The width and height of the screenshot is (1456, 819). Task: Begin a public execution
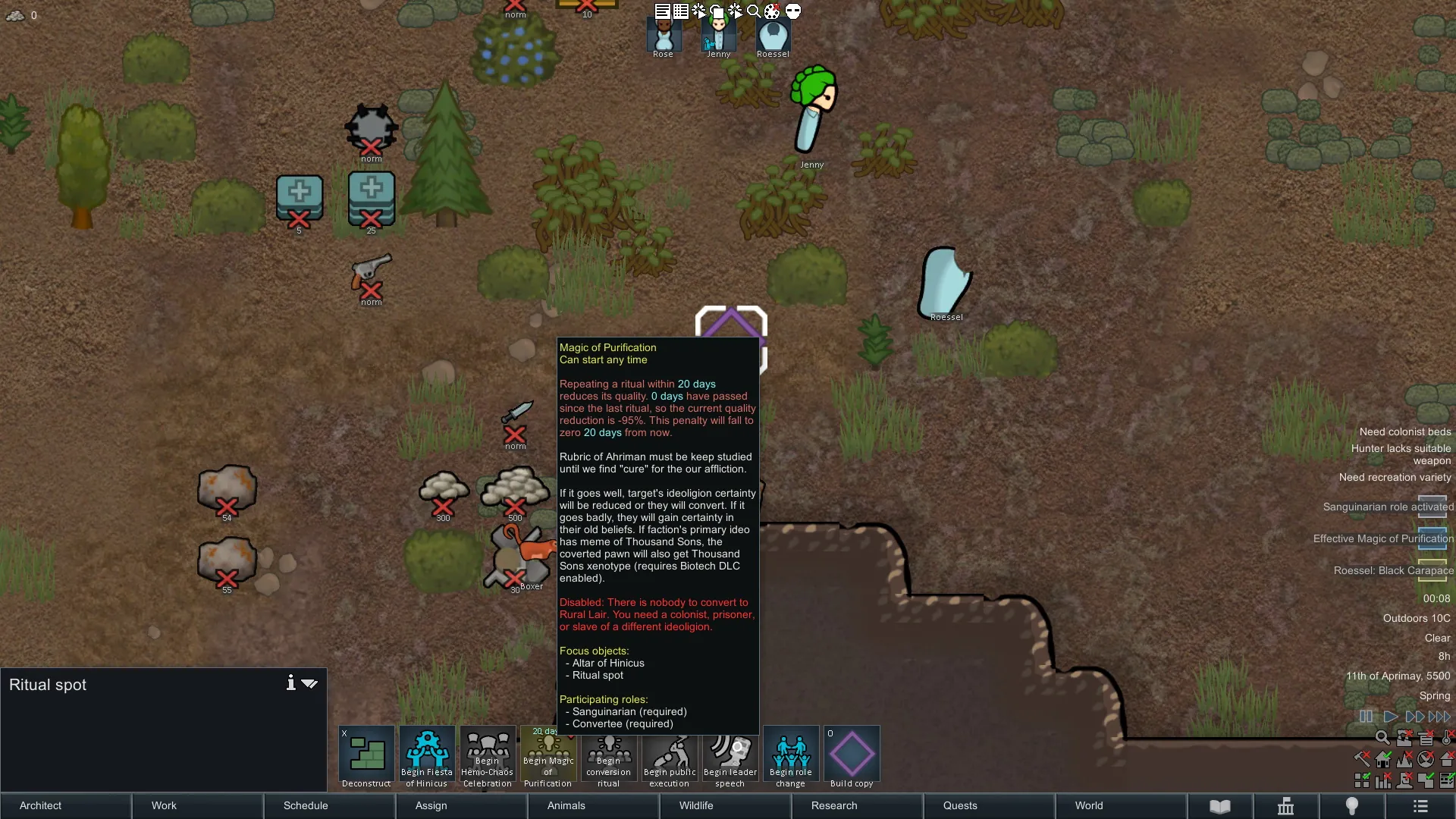(x=670, y=757)
